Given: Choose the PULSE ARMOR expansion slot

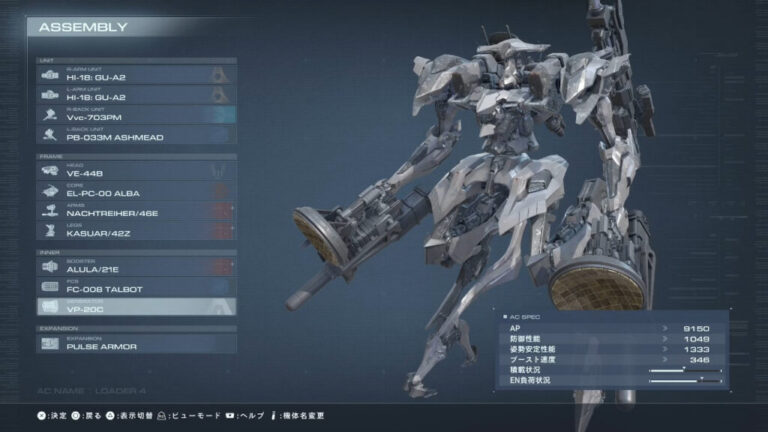Looking at the screenshot, I should click(x=137, y=343).
